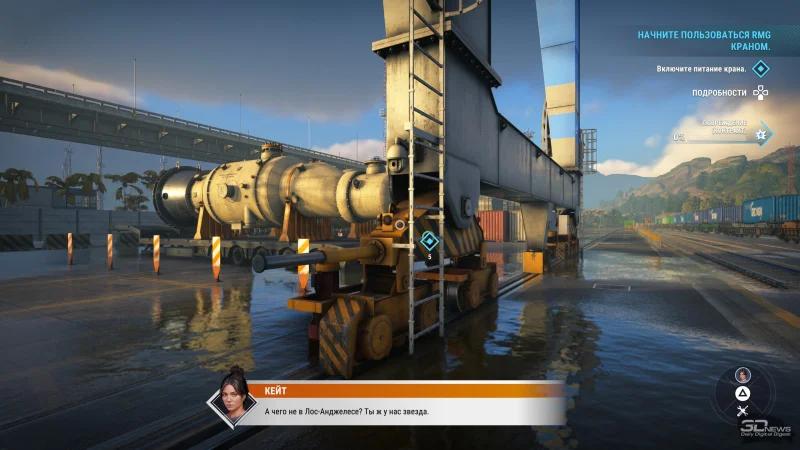Select the RMG crane objective title
800x450 pixels.
pos(704,40)
